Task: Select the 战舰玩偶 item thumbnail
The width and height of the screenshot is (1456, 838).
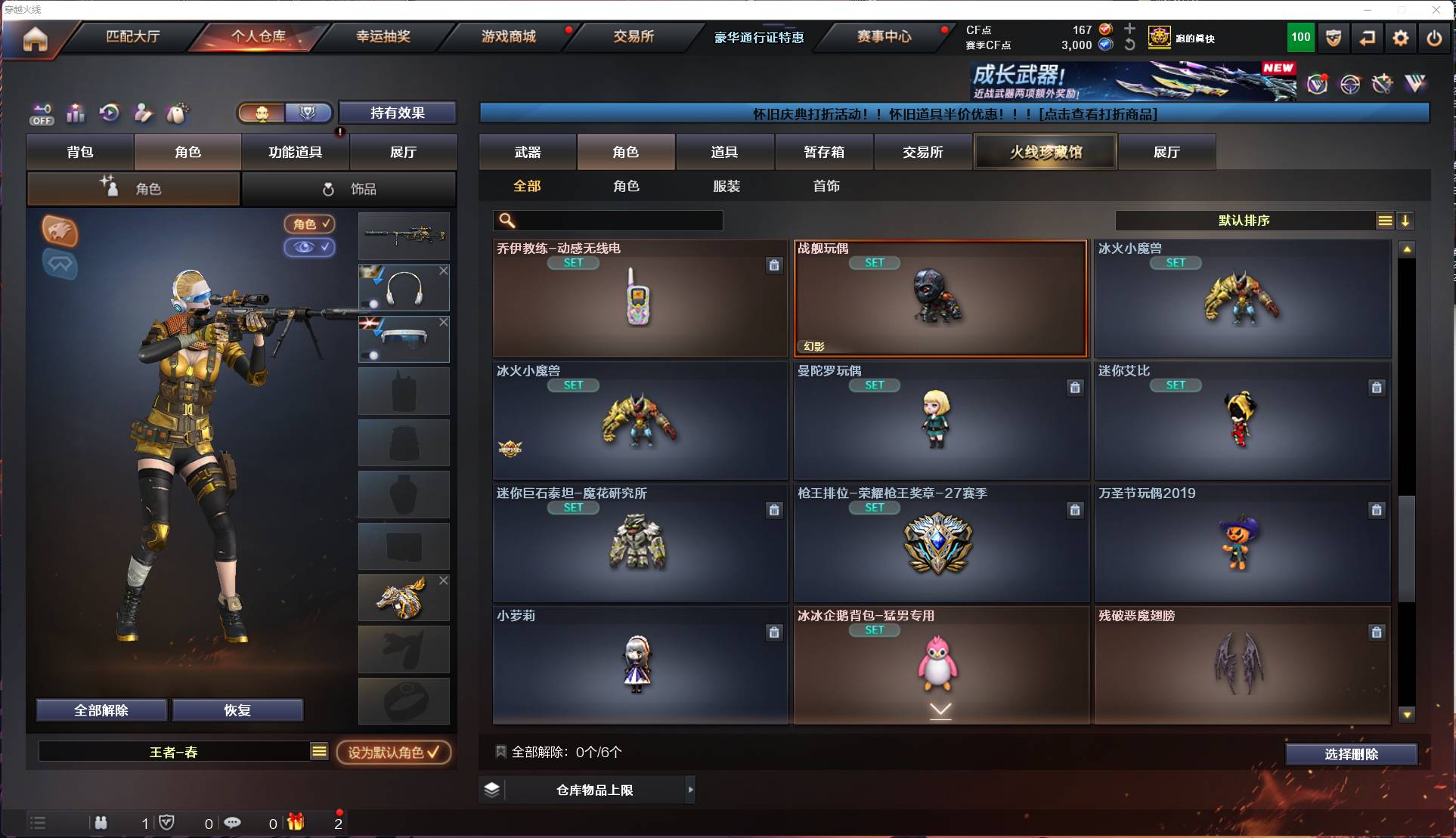Action: coord(940,298)
